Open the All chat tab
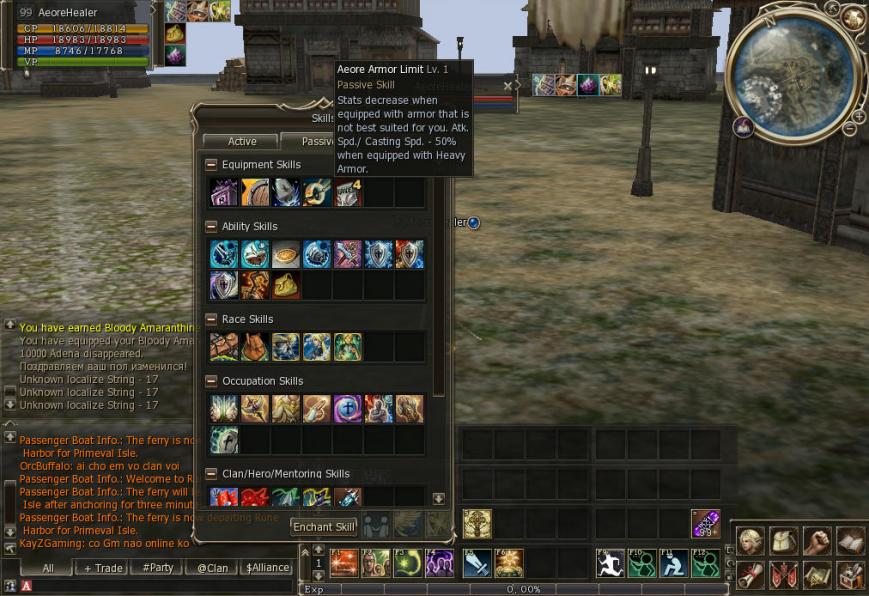This screenshot has height=596, width=869. point(48,568)
